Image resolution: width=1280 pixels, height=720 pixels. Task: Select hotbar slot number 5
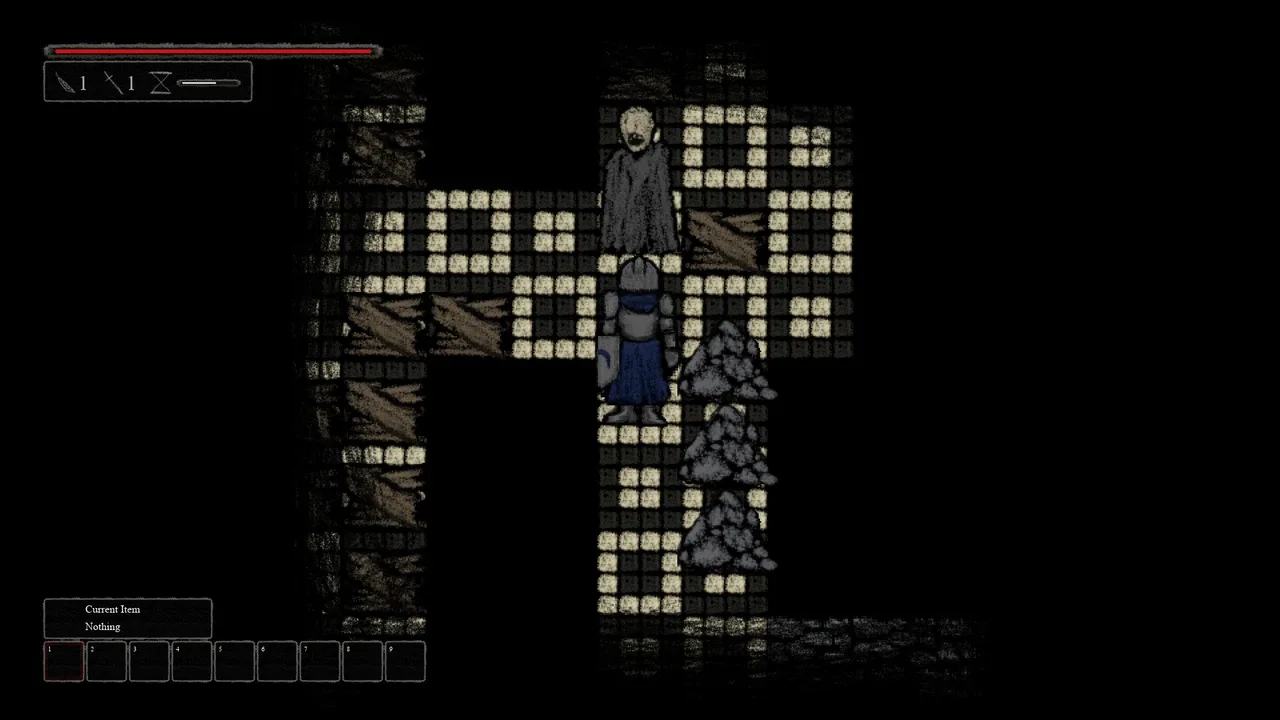pyautogui.click(x=234, y=661)
